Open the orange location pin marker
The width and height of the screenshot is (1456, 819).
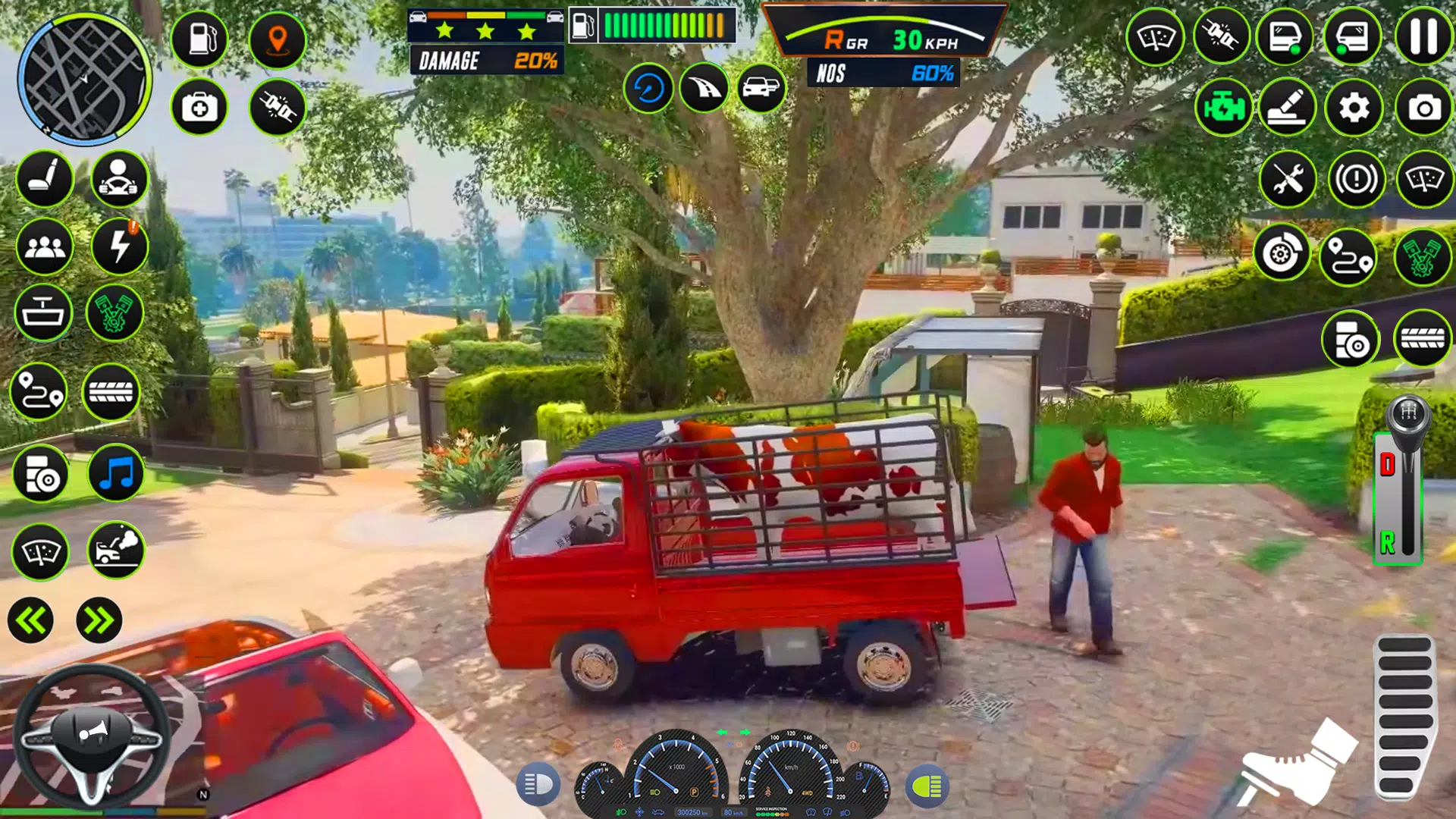pos(278,39)
